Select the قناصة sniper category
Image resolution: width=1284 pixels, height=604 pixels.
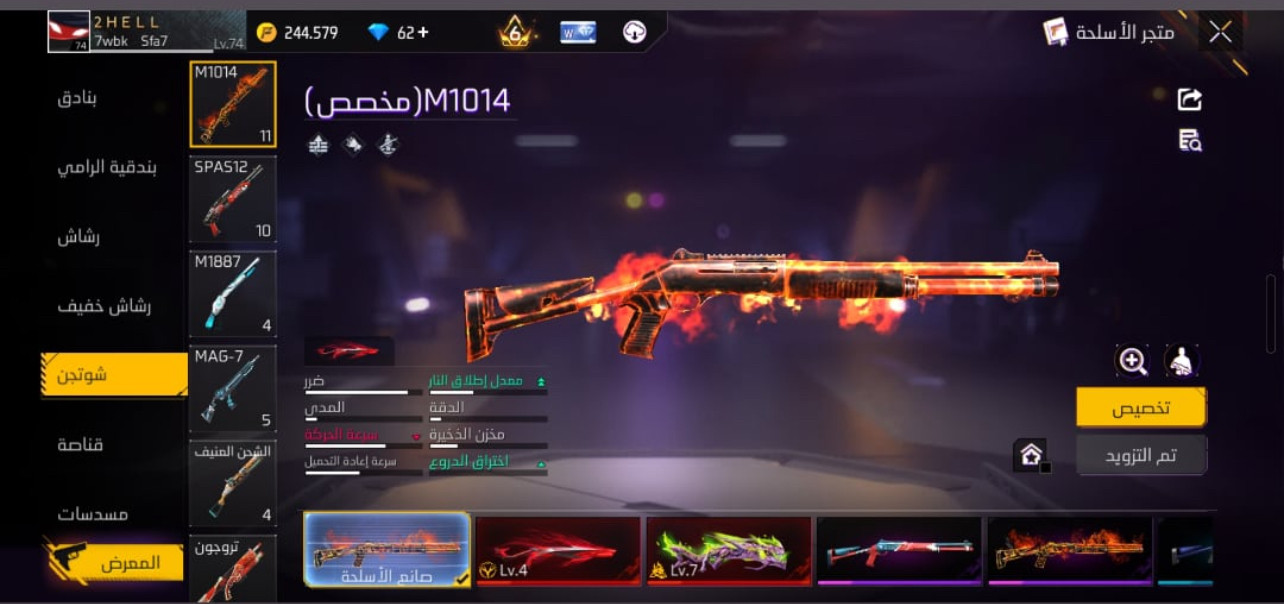coord(81,444)
